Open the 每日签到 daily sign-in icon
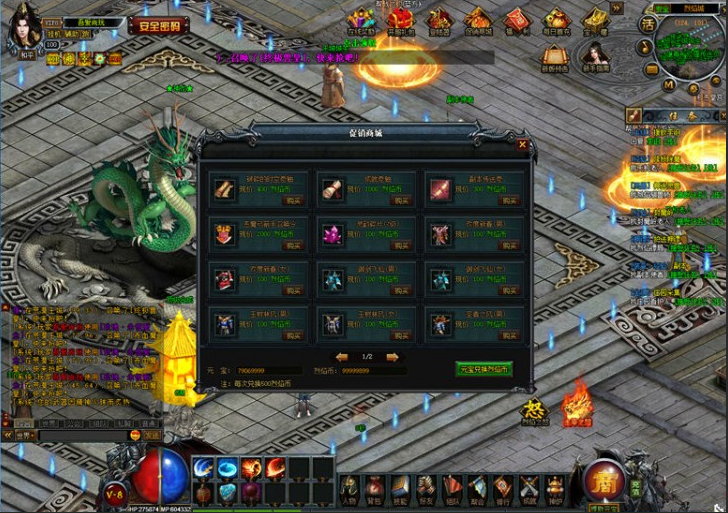Image resolution: width=728 pixels, height=513 pixels. [x=557, y=20]
